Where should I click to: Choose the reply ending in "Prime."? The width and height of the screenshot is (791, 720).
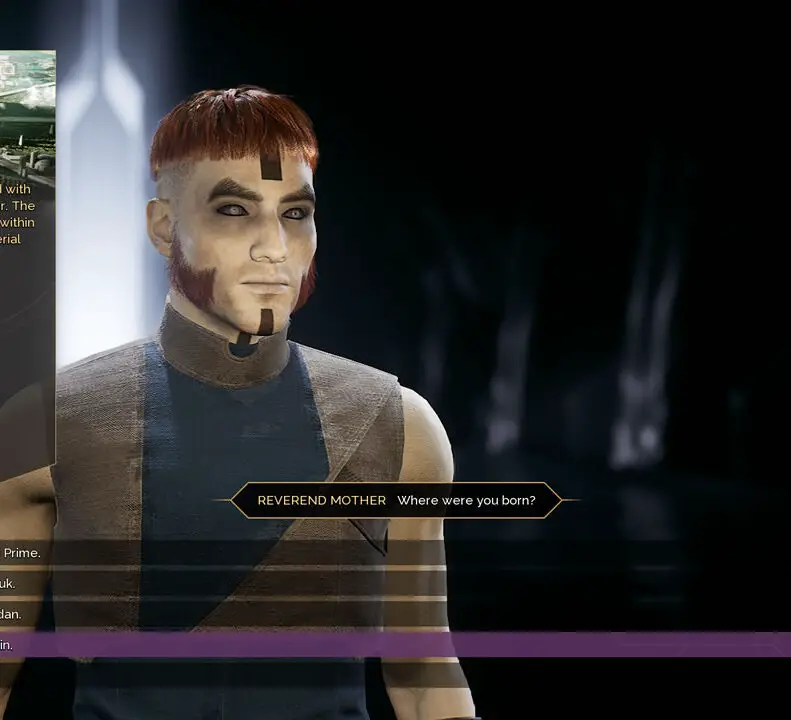click(22, 553)
